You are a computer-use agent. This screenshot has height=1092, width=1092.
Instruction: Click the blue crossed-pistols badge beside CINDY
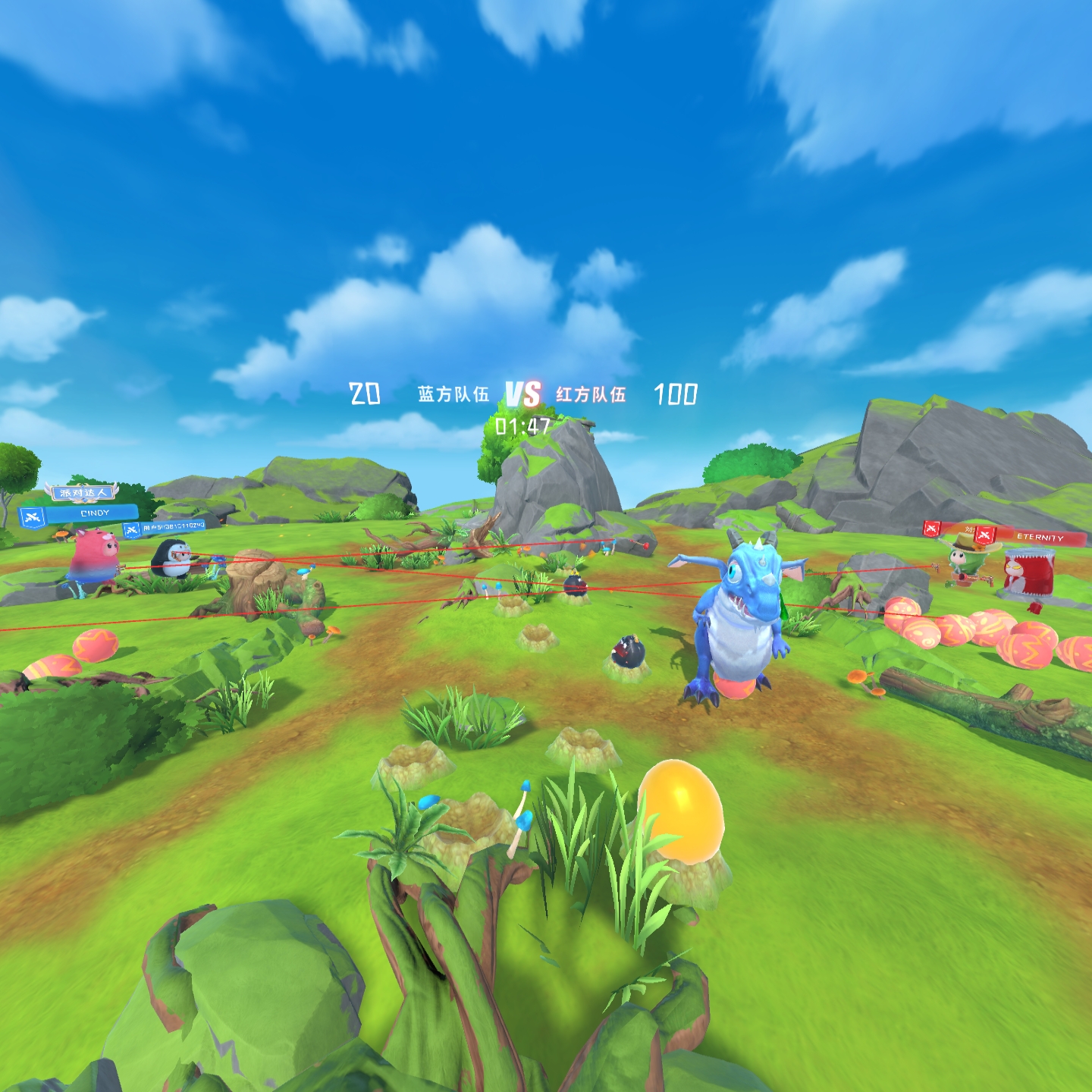pyautogui.click(x=30, y=517)
